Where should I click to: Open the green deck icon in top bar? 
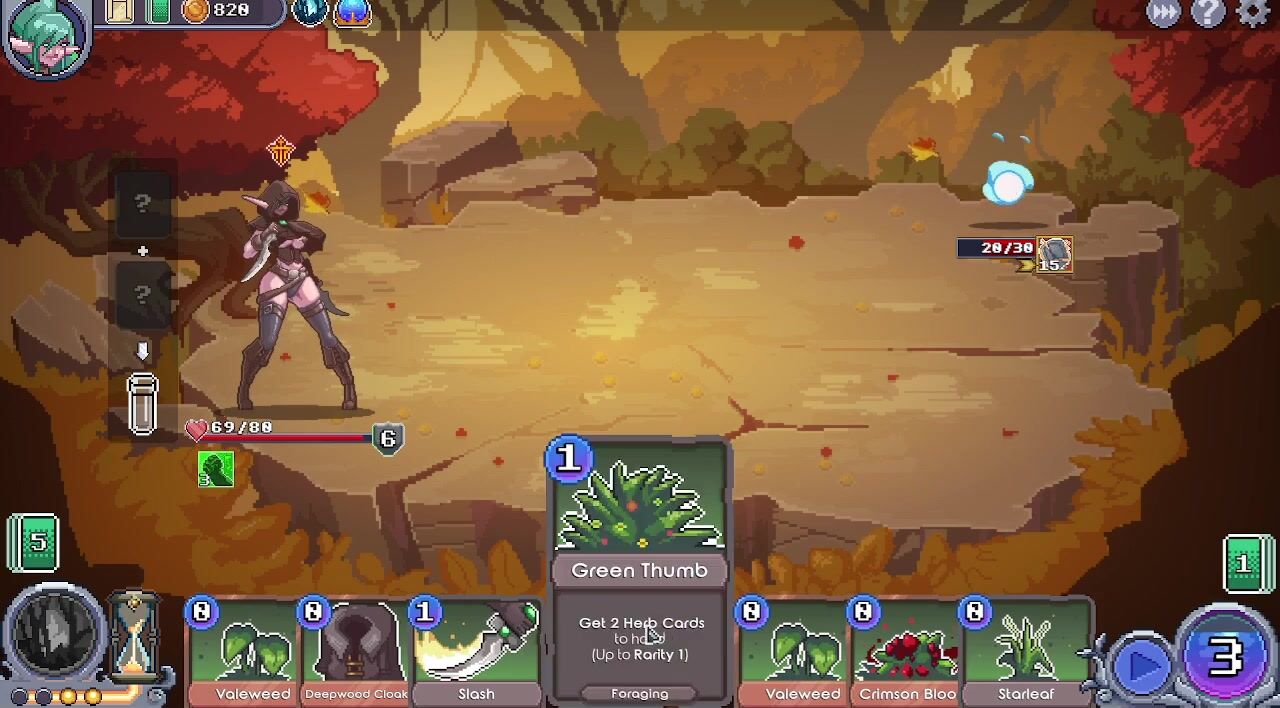tap(158, 11)
